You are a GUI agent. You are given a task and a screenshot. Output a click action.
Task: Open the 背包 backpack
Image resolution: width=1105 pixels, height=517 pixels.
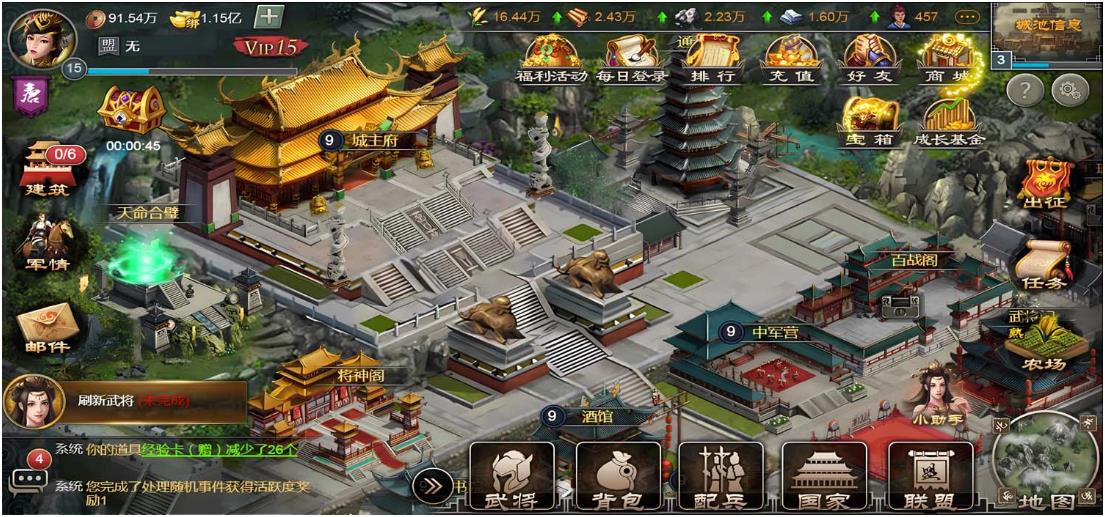click(618, 477)
